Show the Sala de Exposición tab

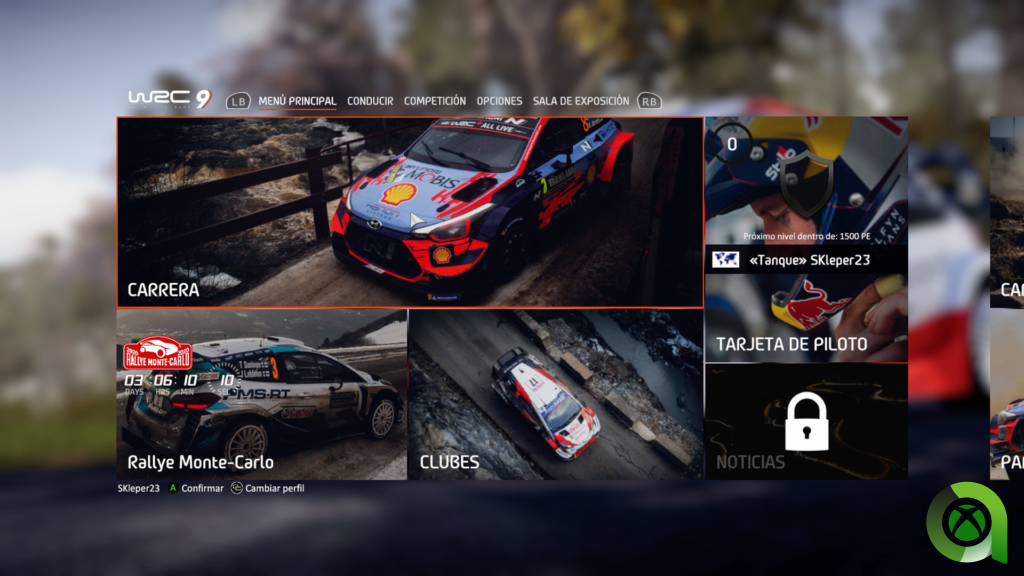581,101
